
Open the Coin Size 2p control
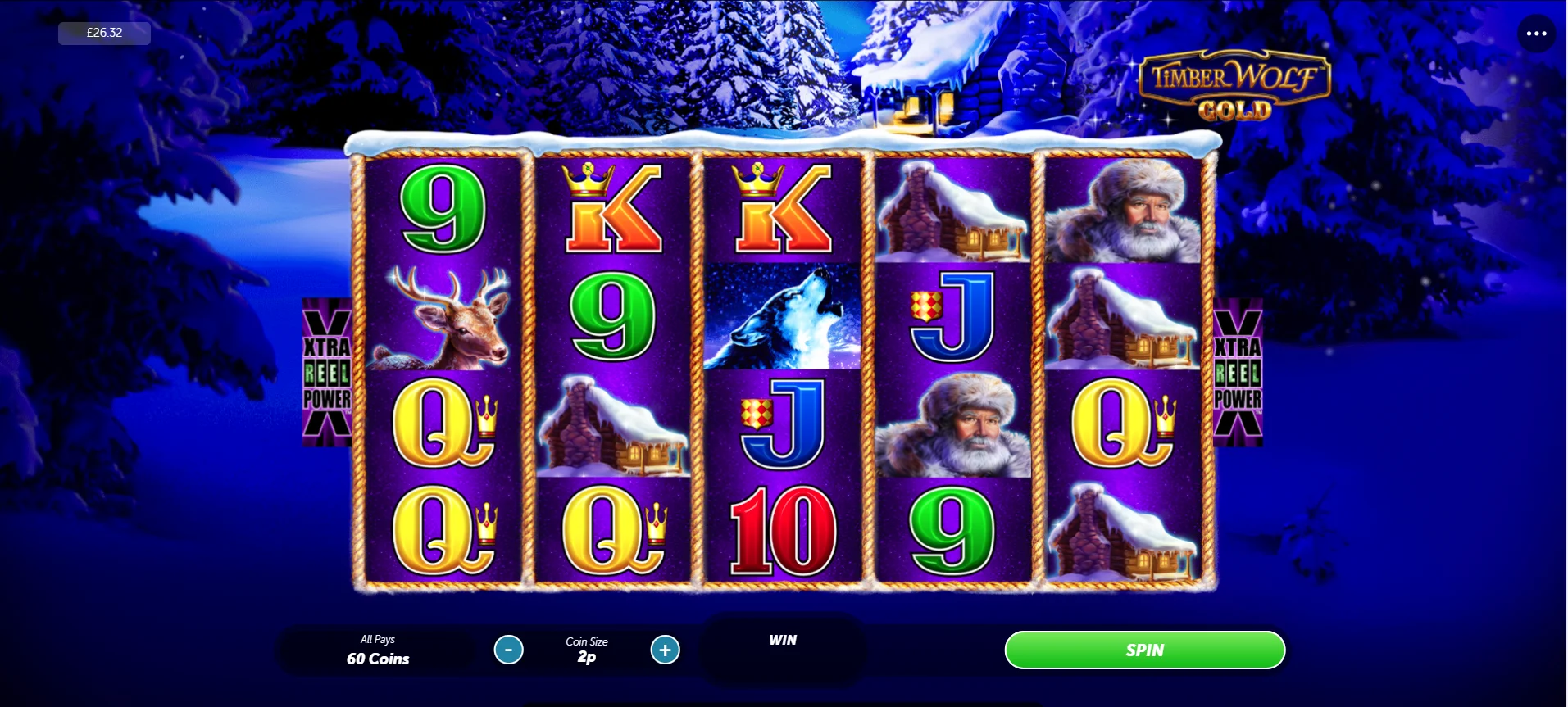click(x=586, y=650)
